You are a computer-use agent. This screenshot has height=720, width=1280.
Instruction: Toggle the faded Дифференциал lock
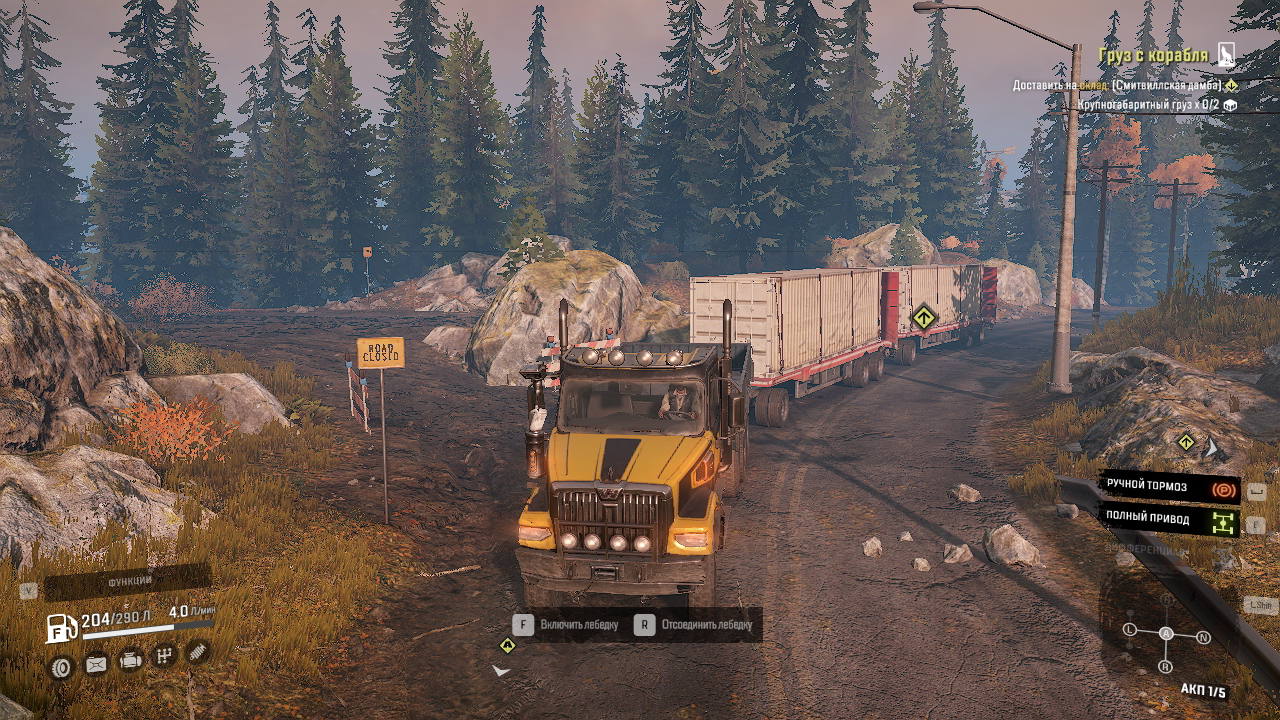(1147, 550)
